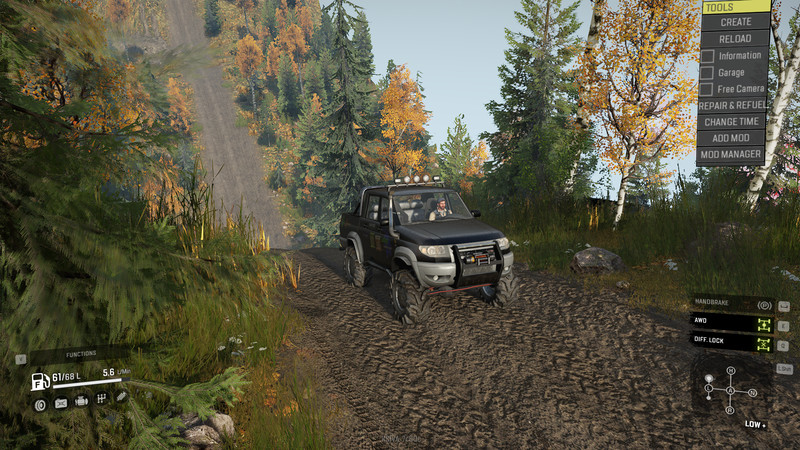Click the Reload button
Screen dimensions: 800x450
[735, 38]
